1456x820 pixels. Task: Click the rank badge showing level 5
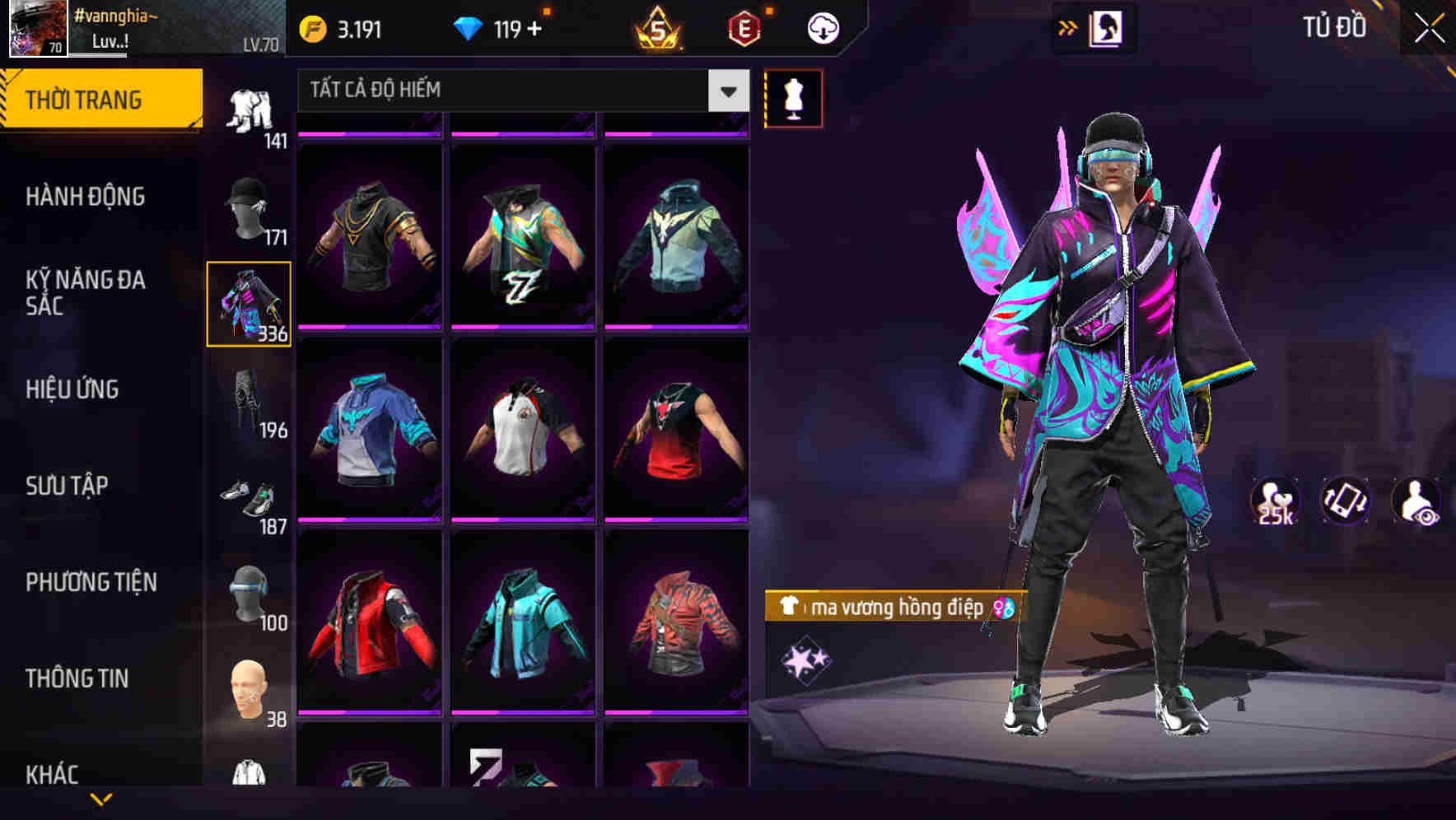658,27
